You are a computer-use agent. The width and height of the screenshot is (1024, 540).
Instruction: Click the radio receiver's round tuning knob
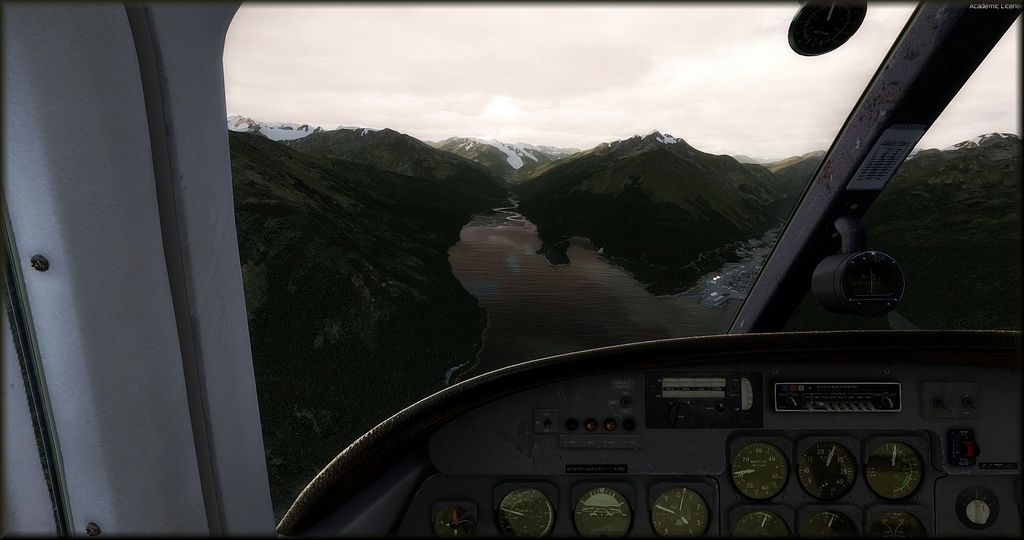[681, 410]
